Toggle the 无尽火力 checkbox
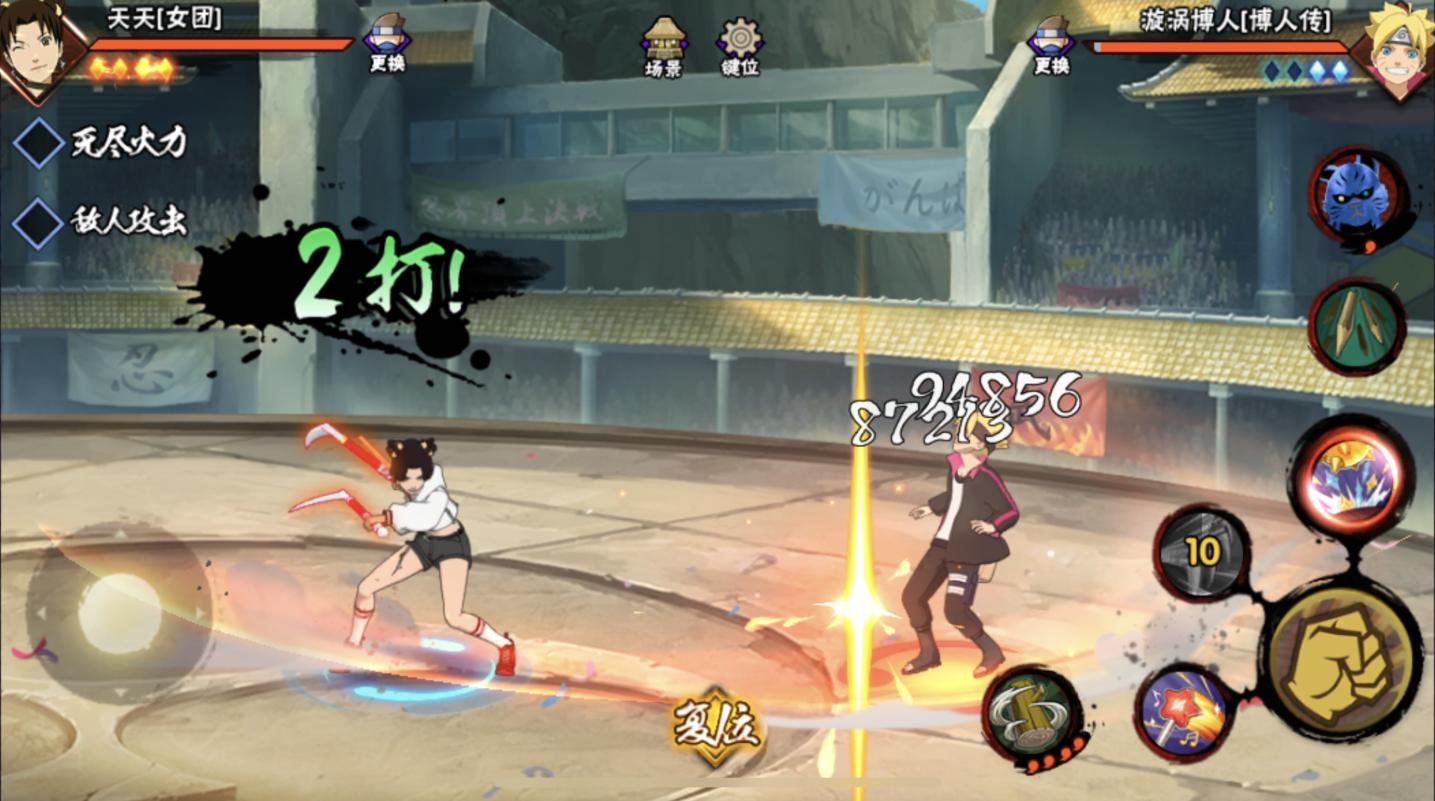The image size is (1435, 801). [39, 143]
